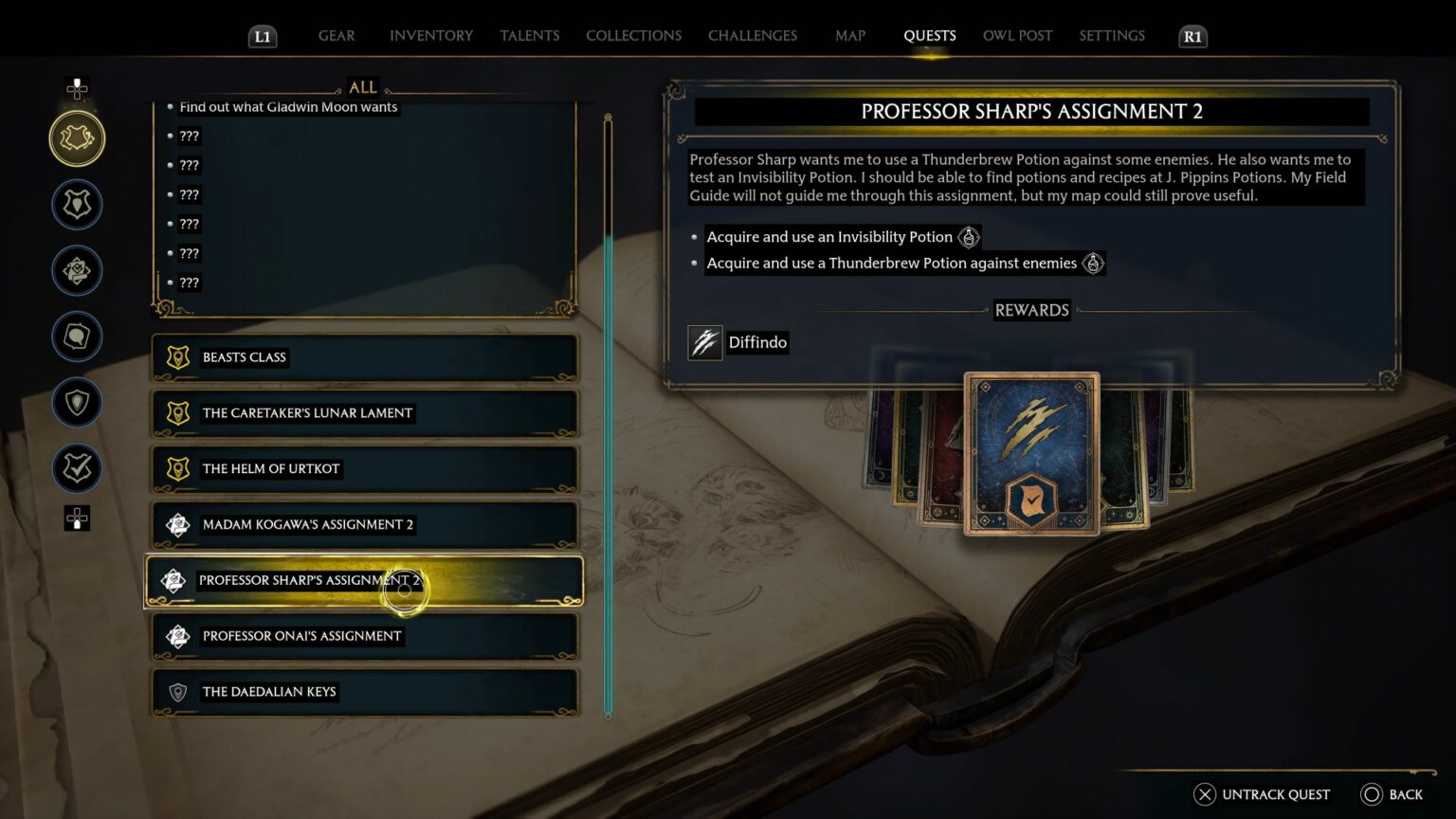Select the highlighted main quests filter icon
Screen dimensions: 1456x819
coord(77,137)
